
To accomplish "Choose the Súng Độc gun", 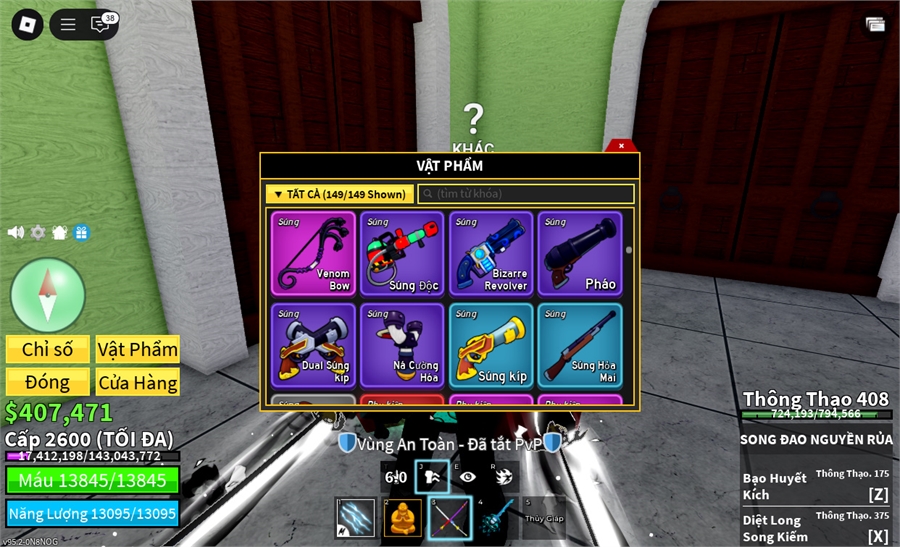I will tap(403, 253).
